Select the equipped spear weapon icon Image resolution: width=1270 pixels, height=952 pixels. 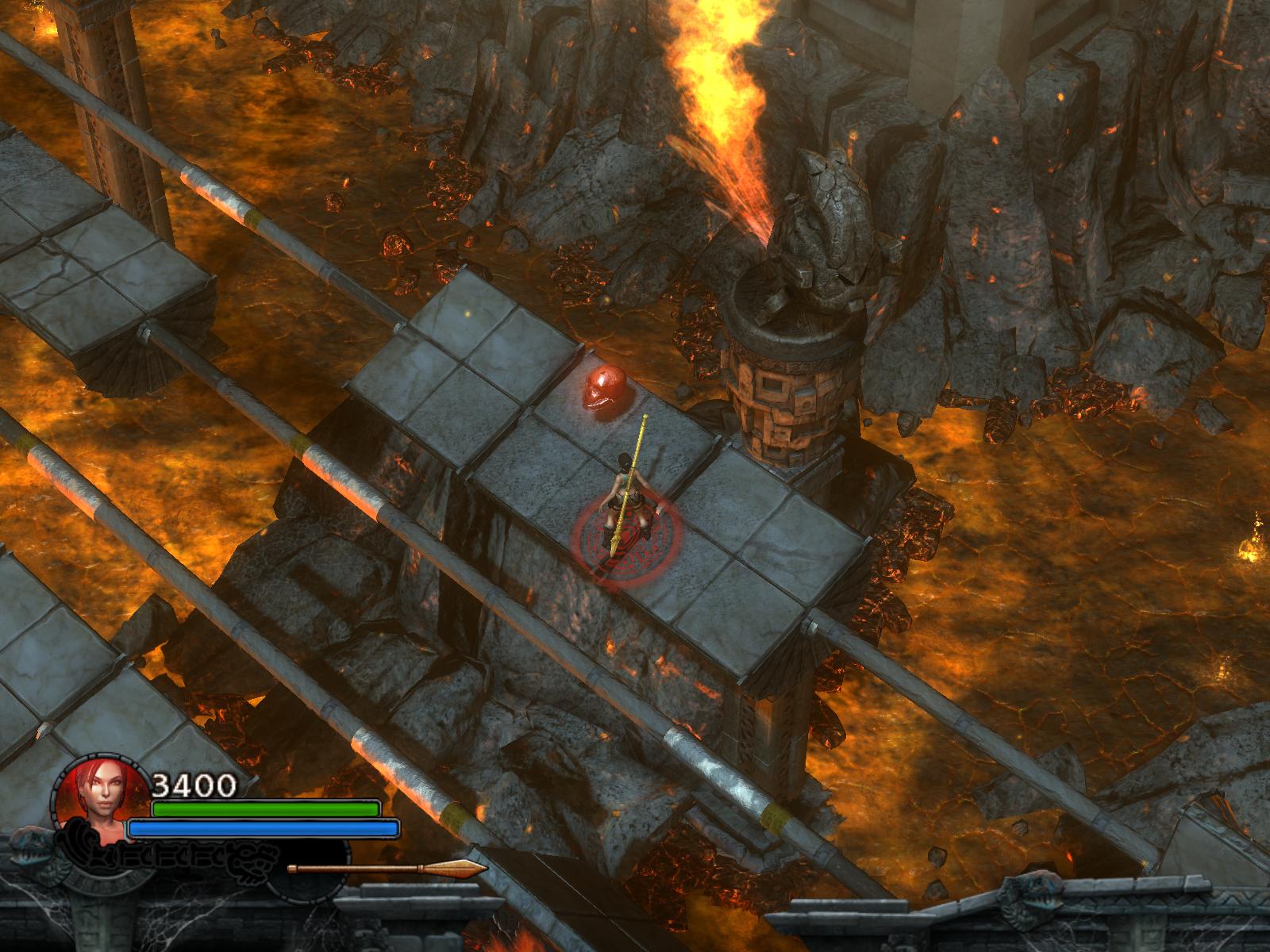coord(387,868)
